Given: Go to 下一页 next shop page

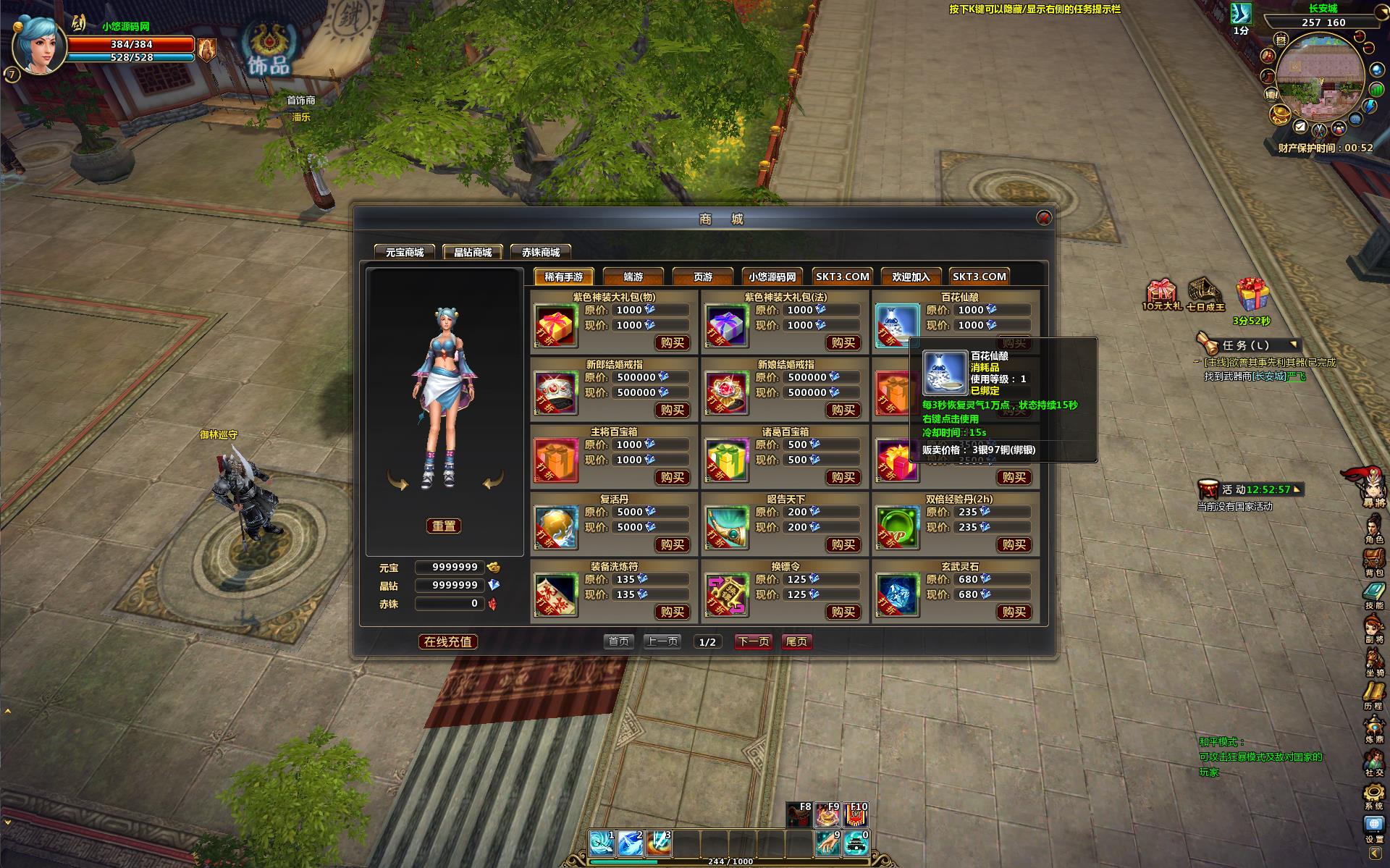Looking at the screenshot, I should [x=753, y=641].
